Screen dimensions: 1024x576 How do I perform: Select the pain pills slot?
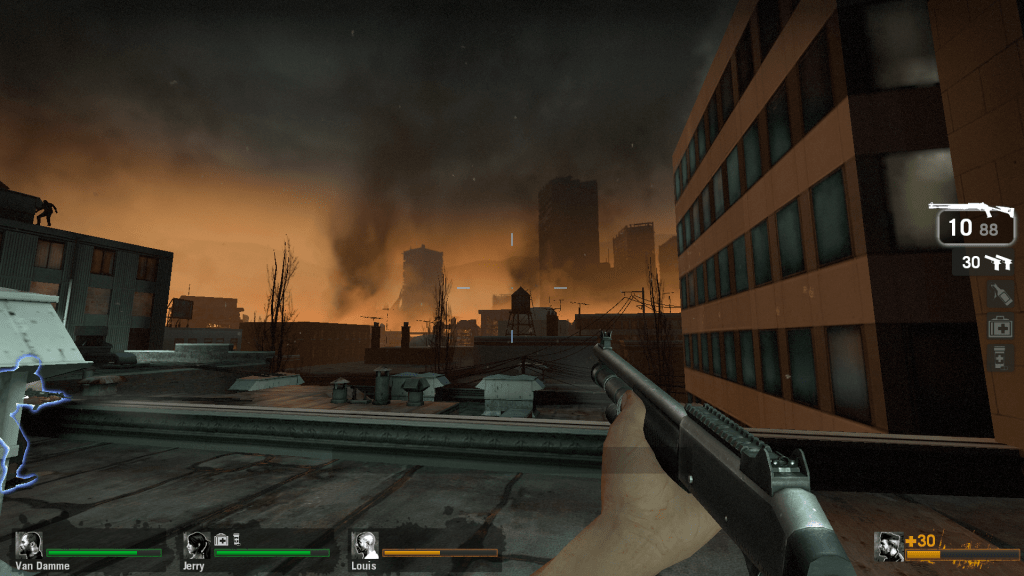tap(1000, 357)
